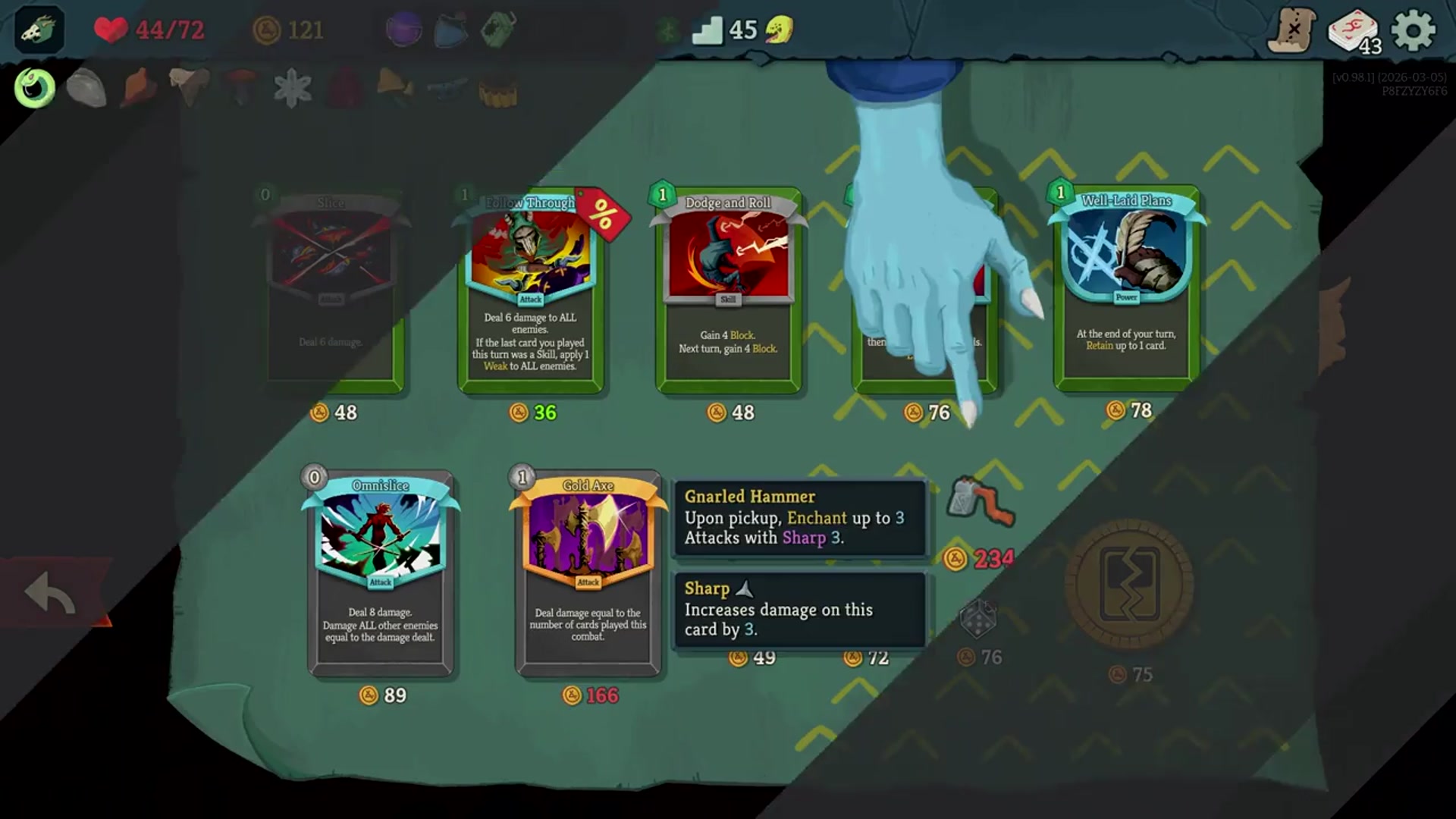The image size is (1456, 819).
Task: Click the snowflake relic
Action: [291, 86]
